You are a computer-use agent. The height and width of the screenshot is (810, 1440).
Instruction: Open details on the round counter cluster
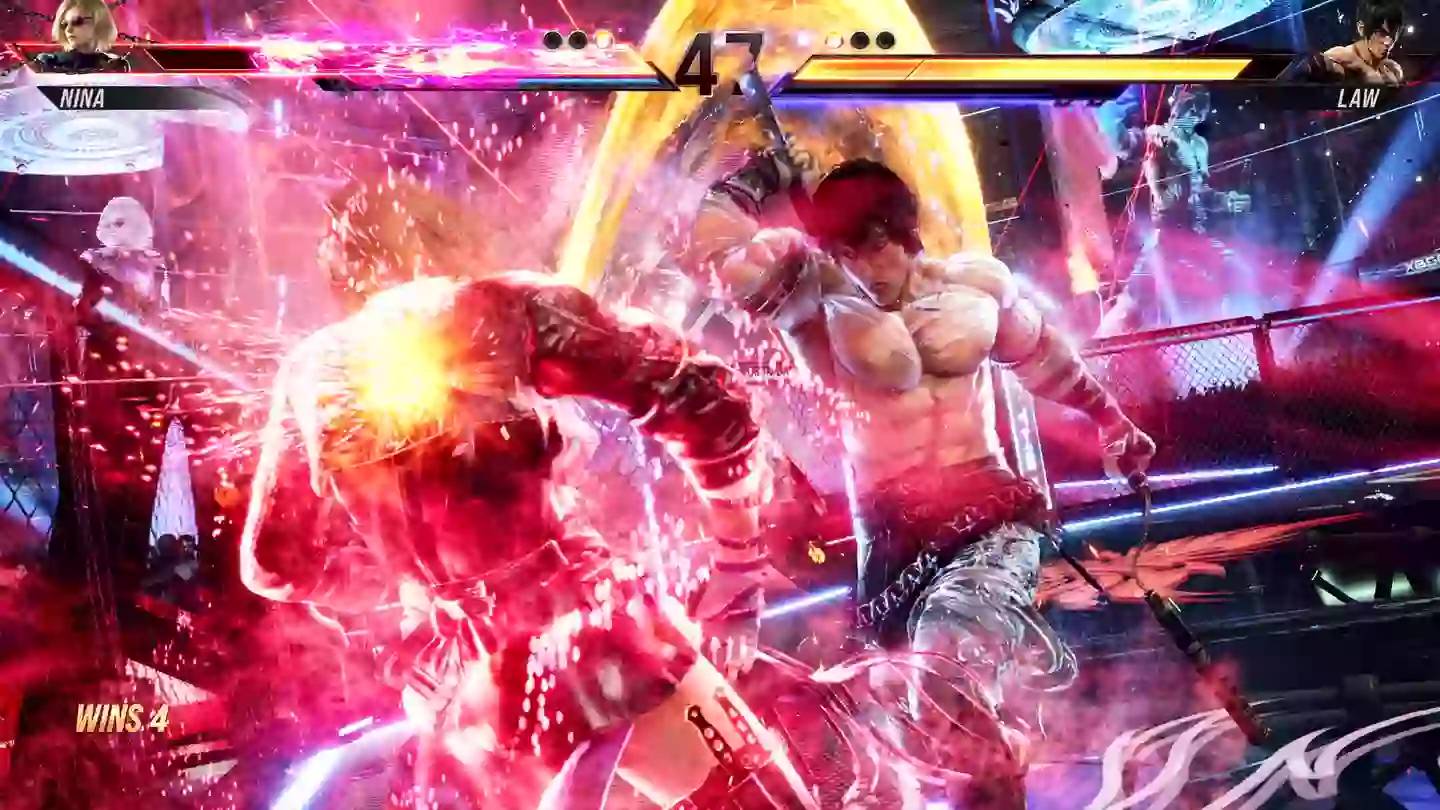click(718, 40)
